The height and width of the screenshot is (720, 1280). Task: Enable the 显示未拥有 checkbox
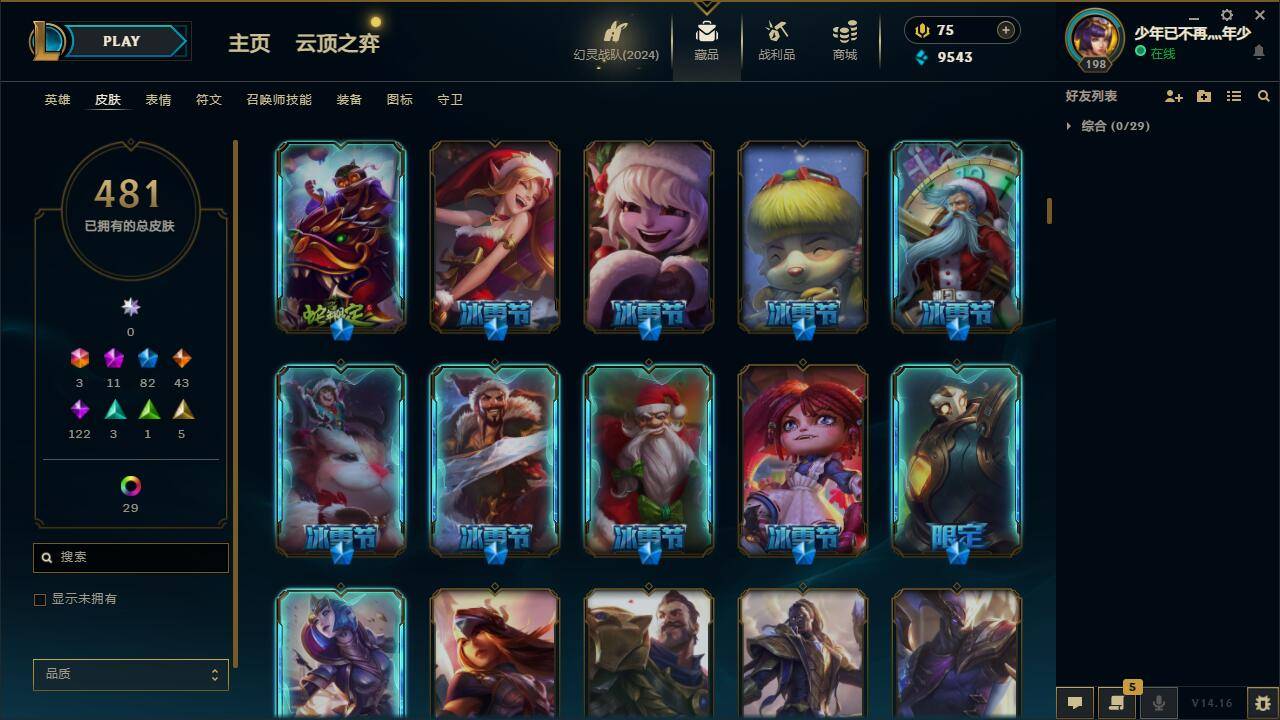pos(40,599)
